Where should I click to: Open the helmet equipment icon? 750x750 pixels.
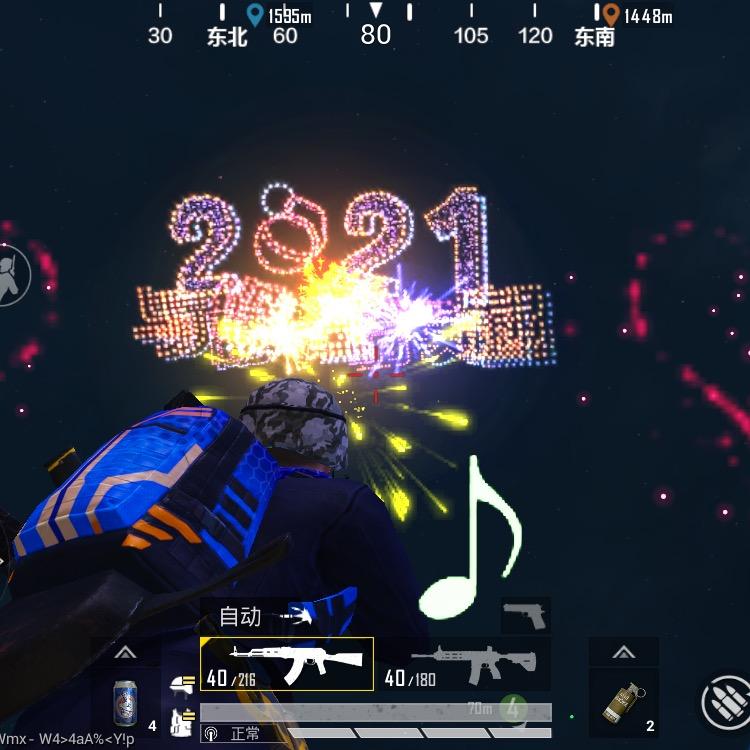coord(182,683)
